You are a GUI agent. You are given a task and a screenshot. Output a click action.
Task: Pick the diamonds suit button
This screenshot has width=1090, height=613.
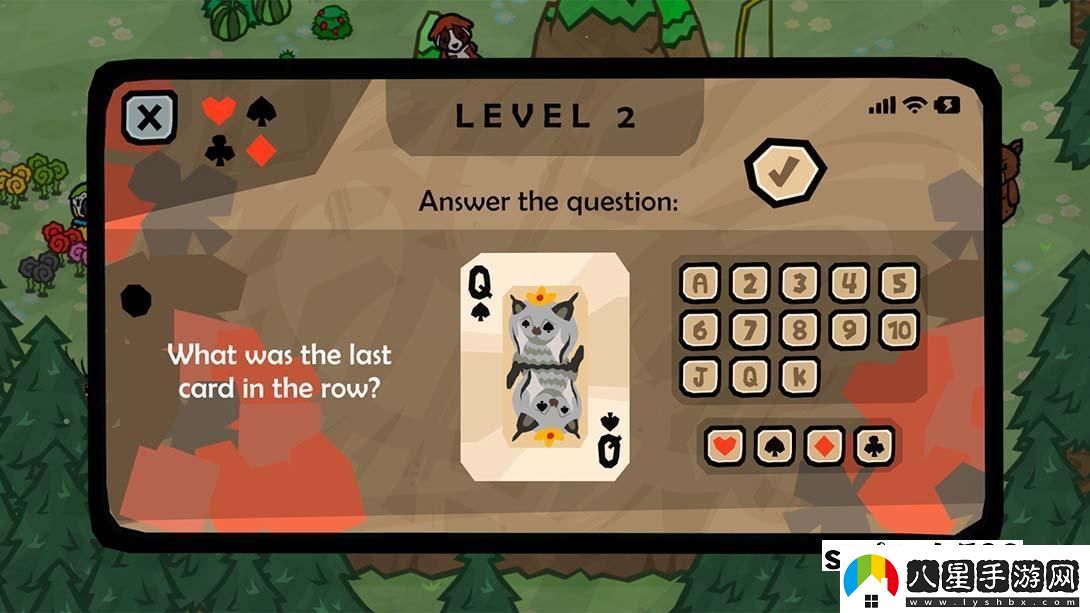824,445
